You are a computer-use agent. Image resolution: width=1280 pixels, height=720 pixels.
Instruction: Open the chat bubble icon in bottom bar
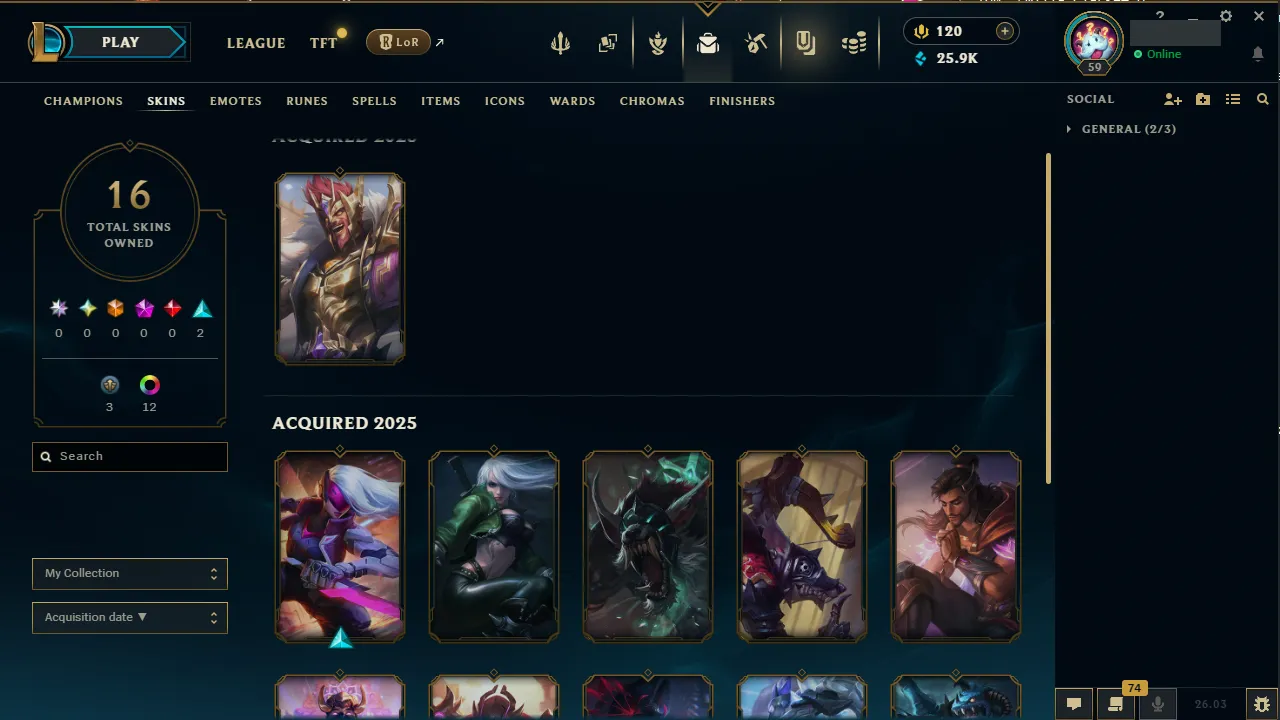1073,703
